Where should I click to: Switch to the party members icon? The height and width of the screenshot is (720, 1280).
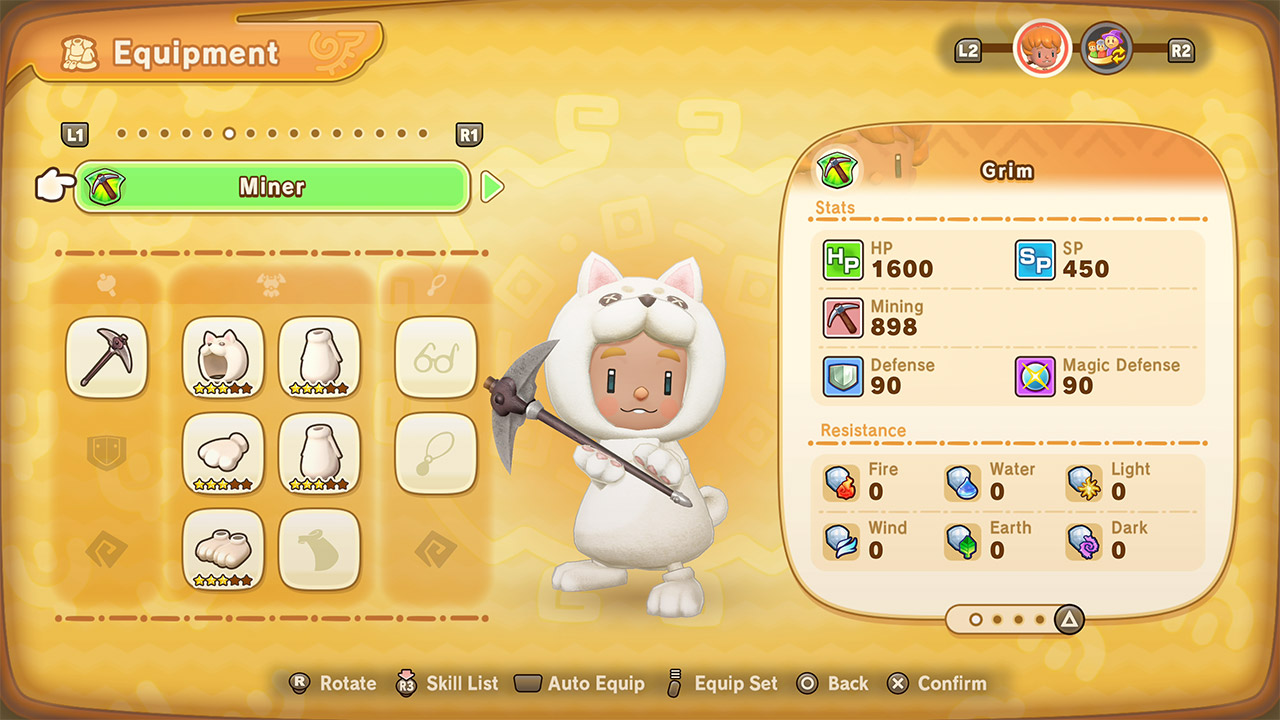tap(1107, 48)
